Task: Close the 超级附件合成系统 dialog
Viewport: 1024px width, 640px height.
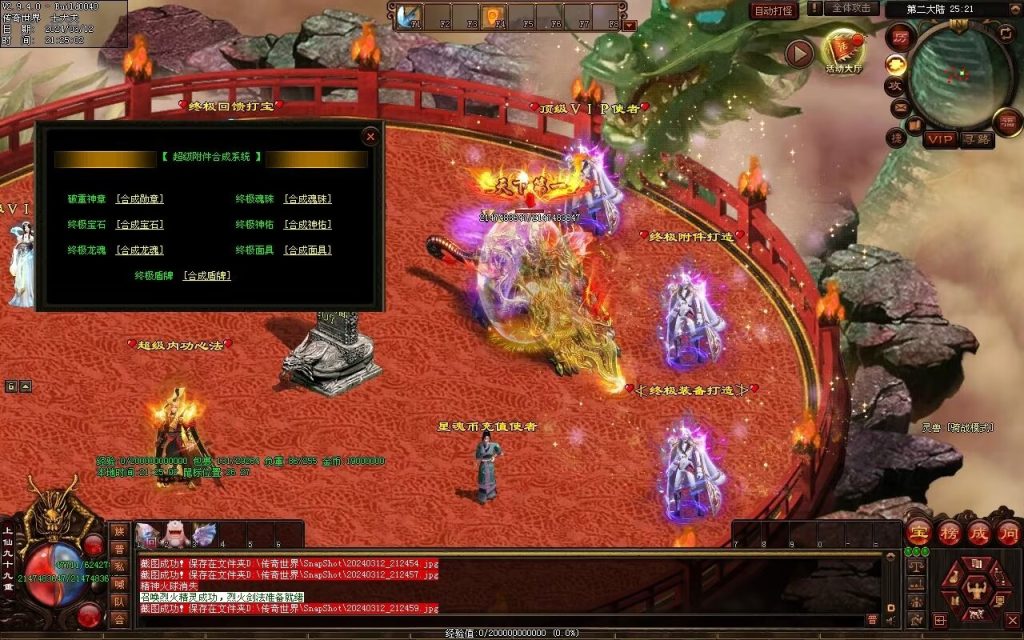Action: pos(371,135)
